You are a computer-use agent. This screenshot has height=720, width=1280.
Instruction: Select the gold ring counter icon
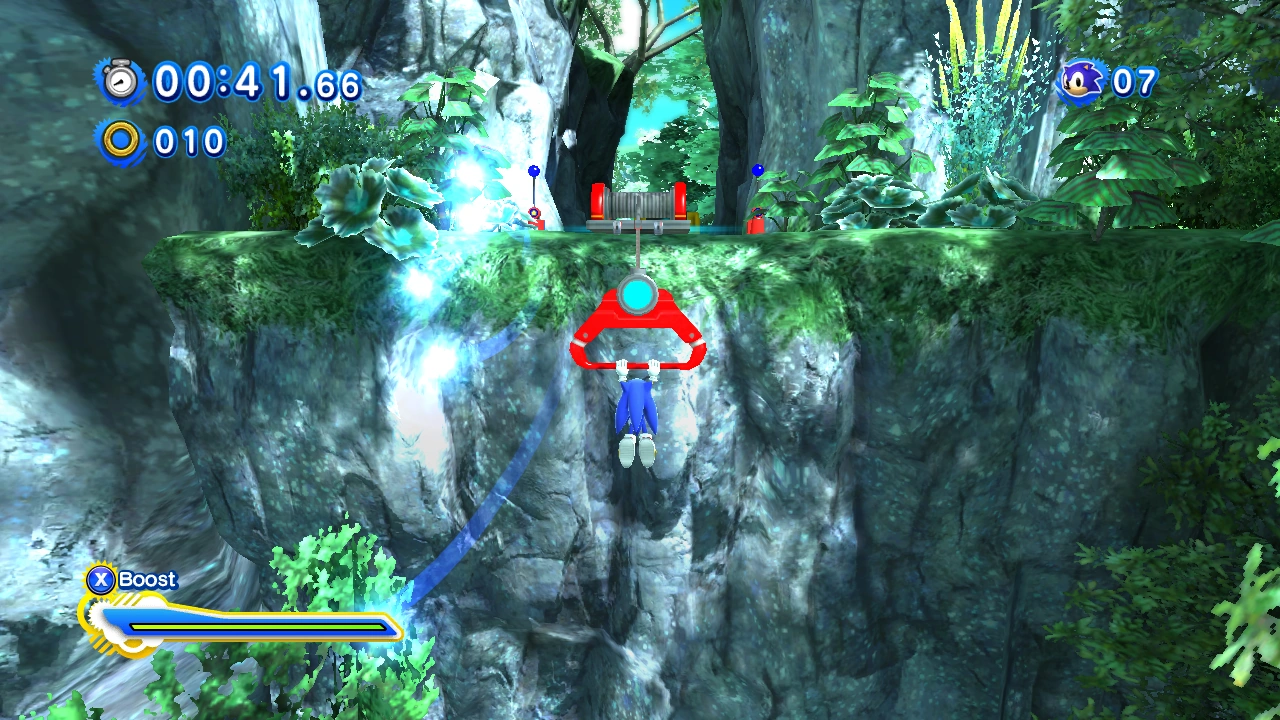[x=122, y=141]
